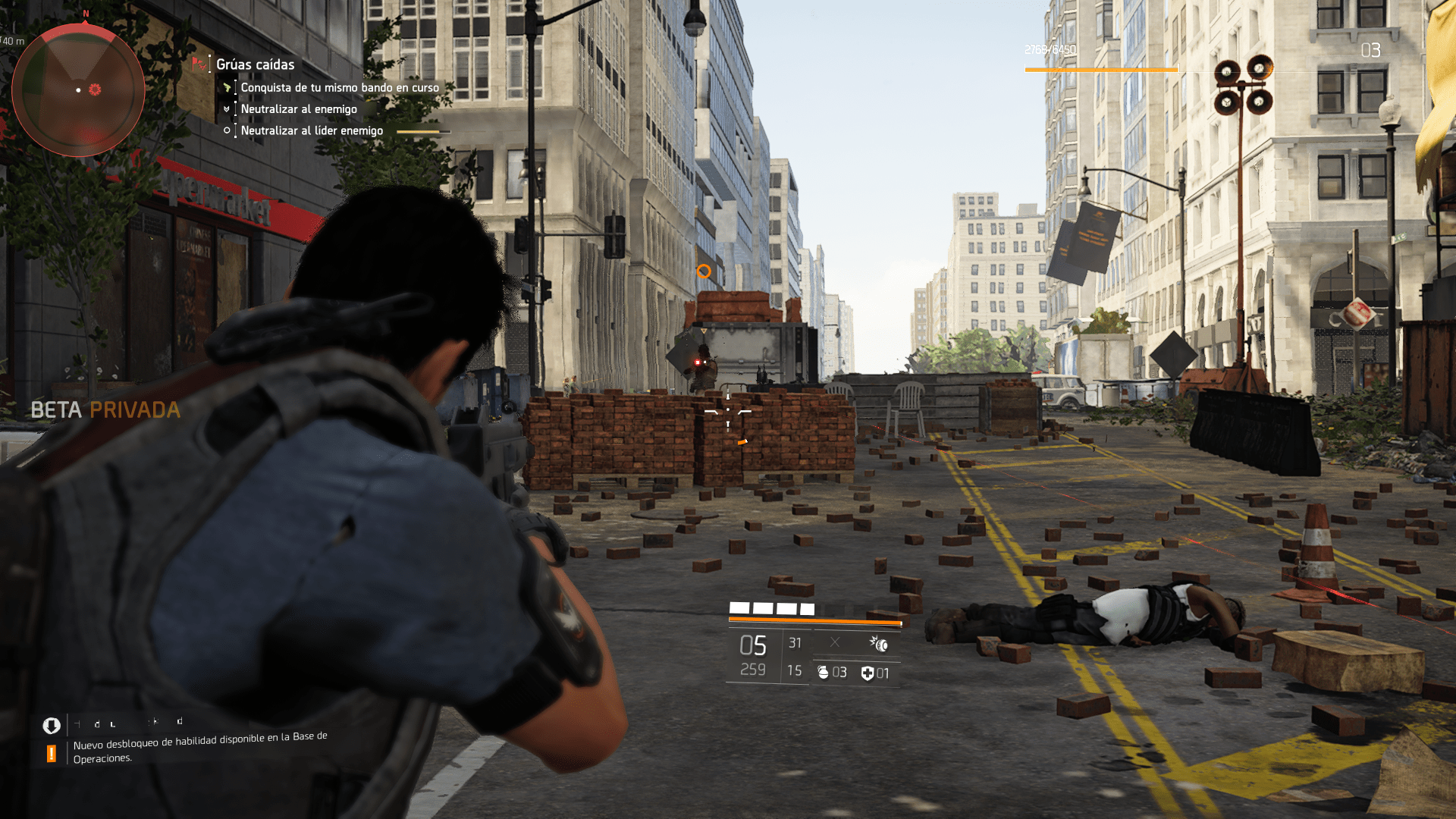
Task: Toggle the chevron marker beside Neutralizar al enemigo
Action: (x=227, y=109)
